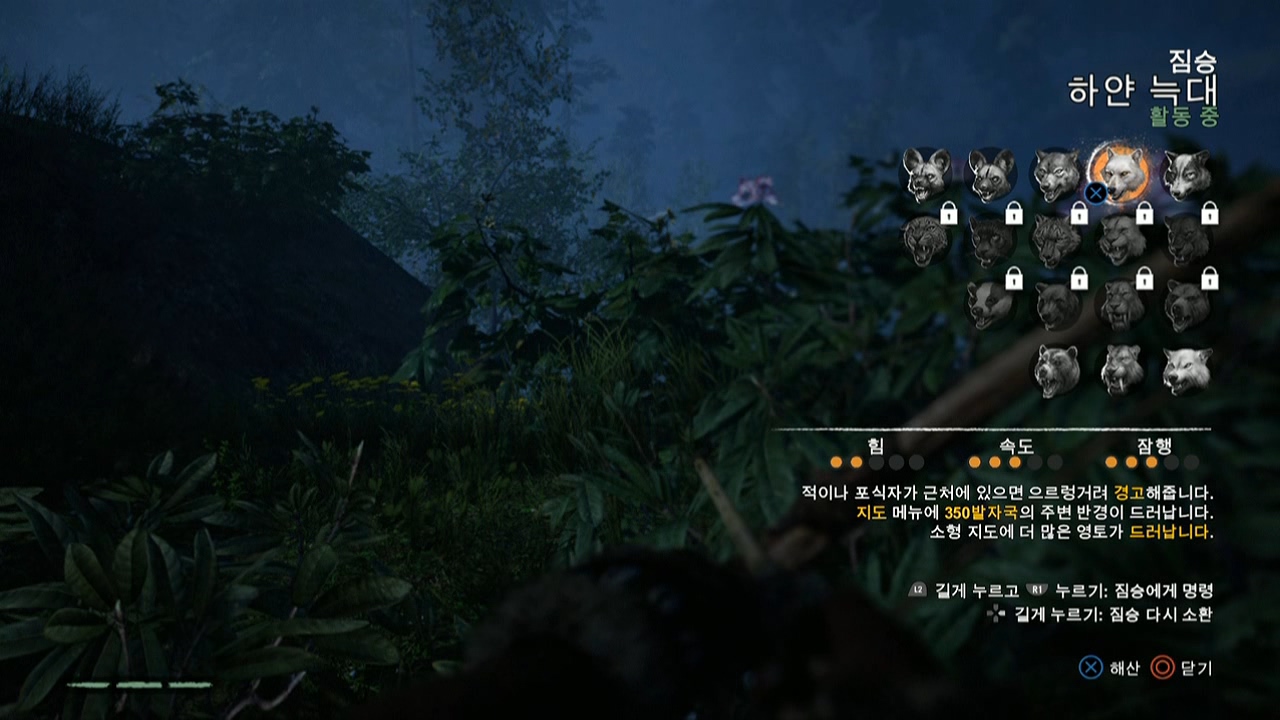Select the locked cave lion beast icon

pyautogui.click(x=1121, y=239)
